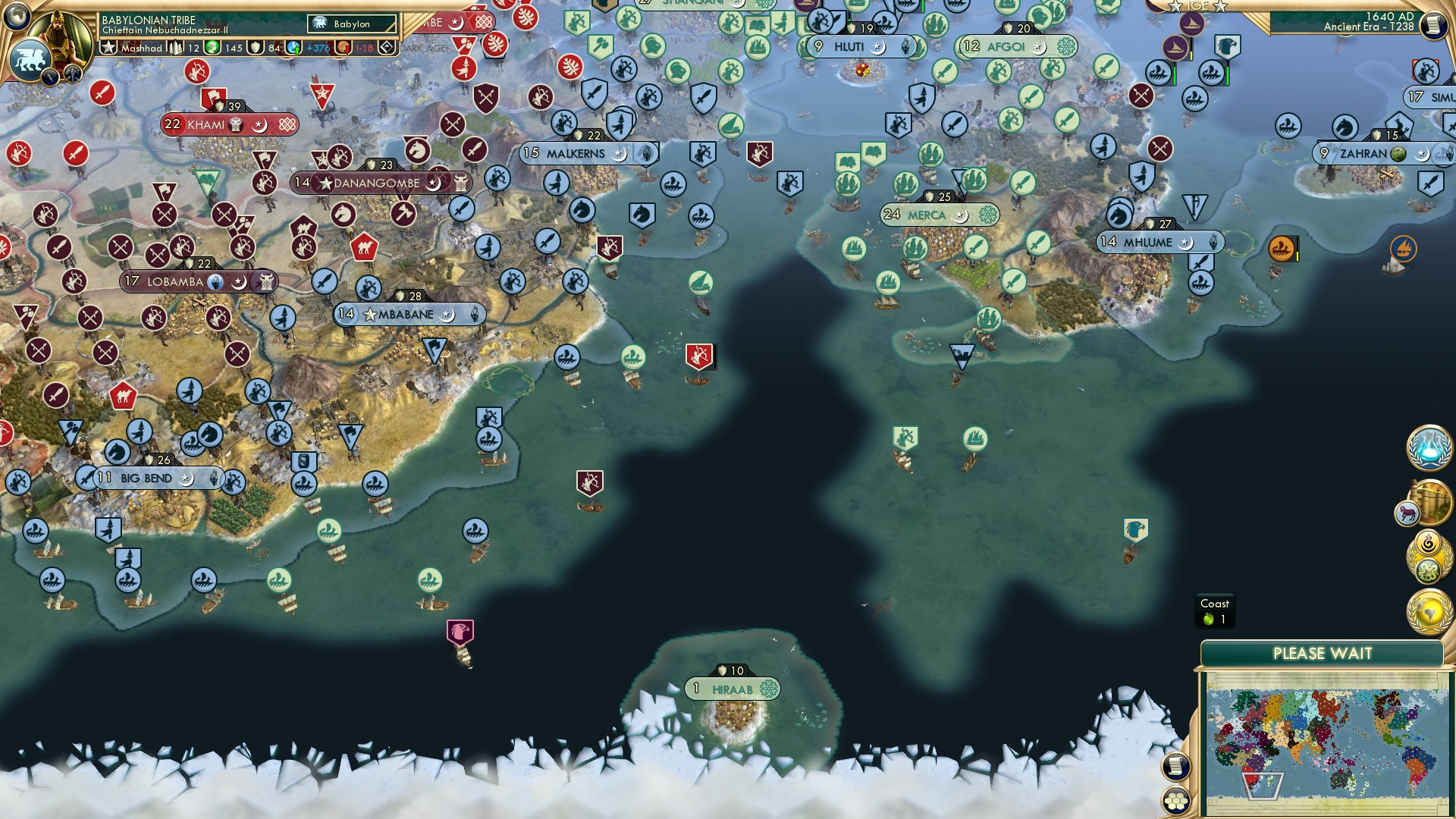Image resolution: width=1456 pixels, height=819 pixels.
Task: Click the Babylon lion civilization emblem
Action: 30,61
